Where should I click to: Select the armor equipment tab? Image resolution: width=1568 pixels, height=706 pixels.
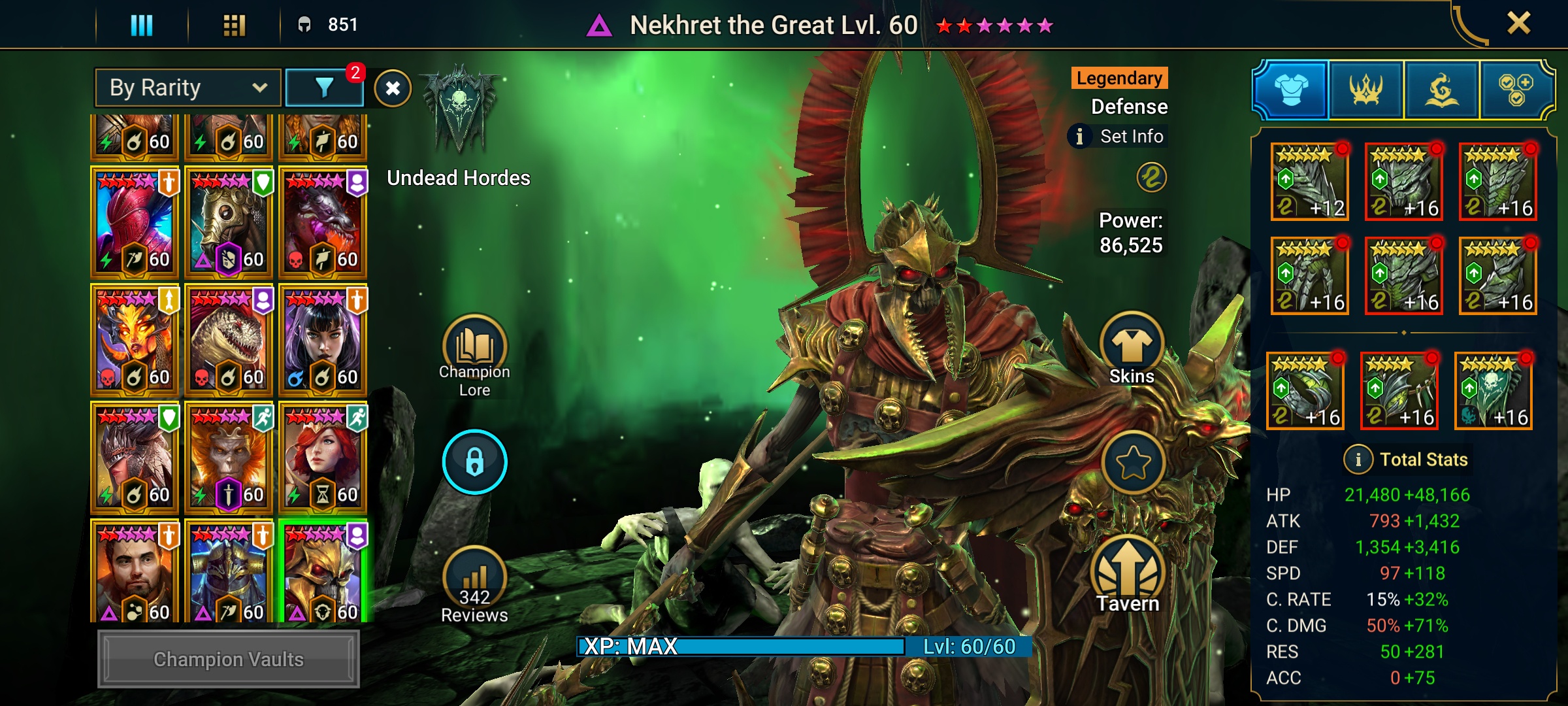pyautogui.click(x=1291, y=90)
